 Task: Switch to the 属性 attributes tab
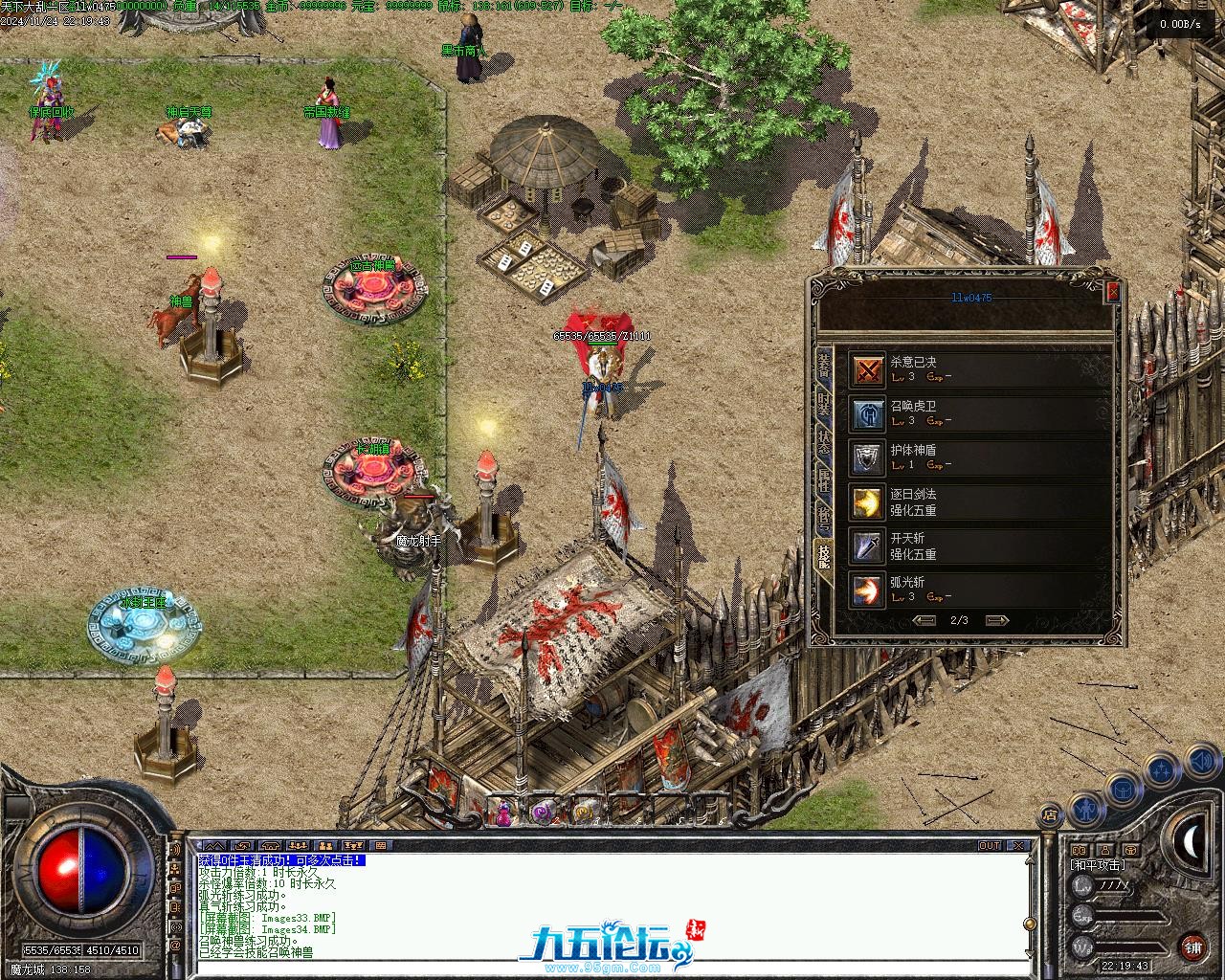point(823,479)
